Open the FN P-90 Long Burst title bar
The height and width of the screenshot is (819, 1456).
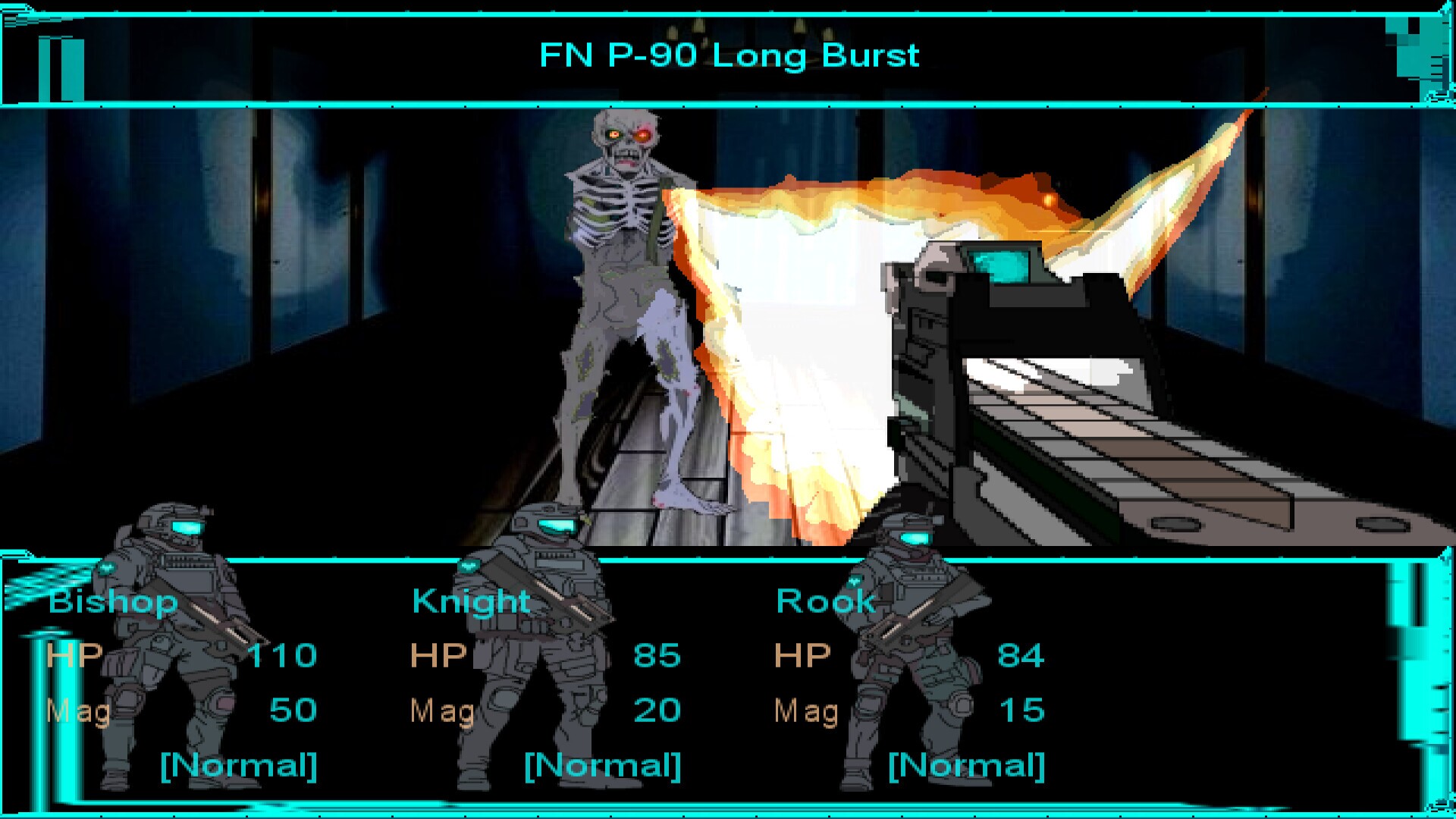click(x=728, y=55)
